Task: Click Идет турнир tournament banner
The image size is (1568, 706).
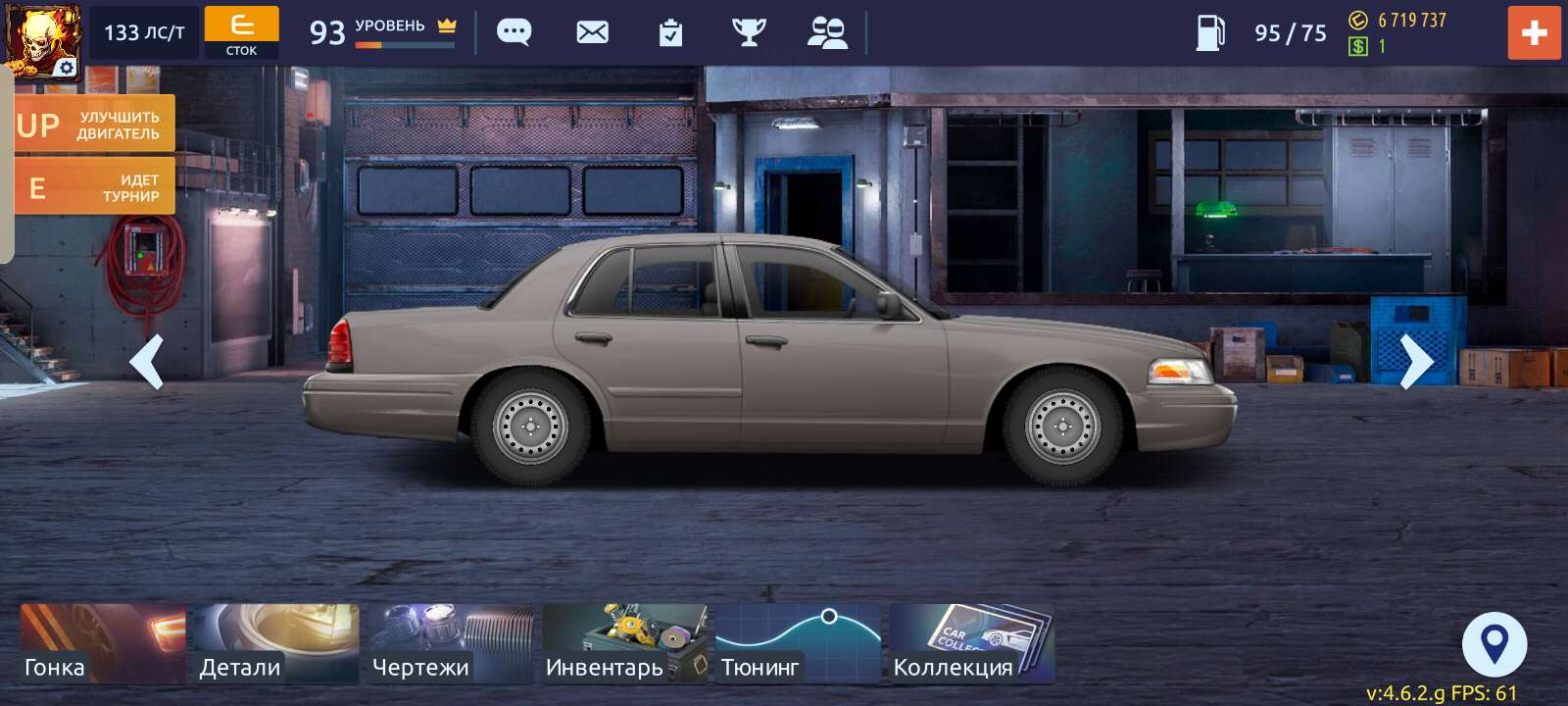Action: (94, 185)
